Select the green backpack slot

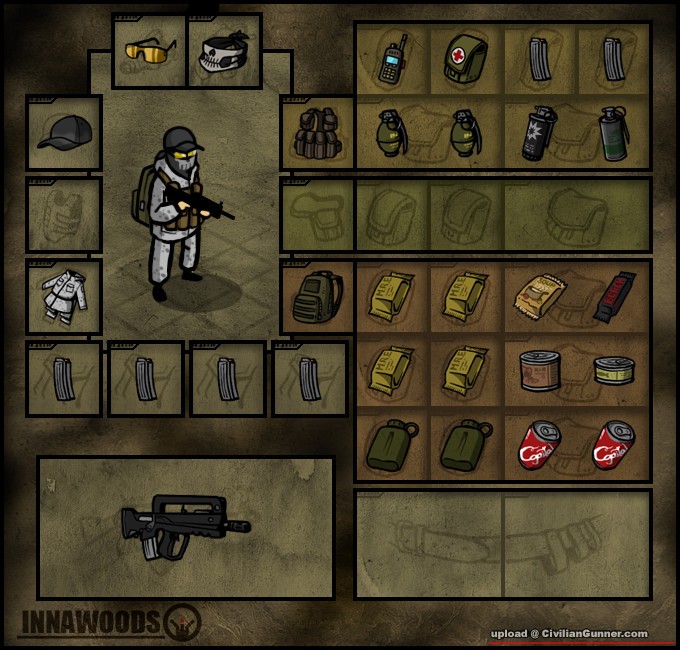317,297
